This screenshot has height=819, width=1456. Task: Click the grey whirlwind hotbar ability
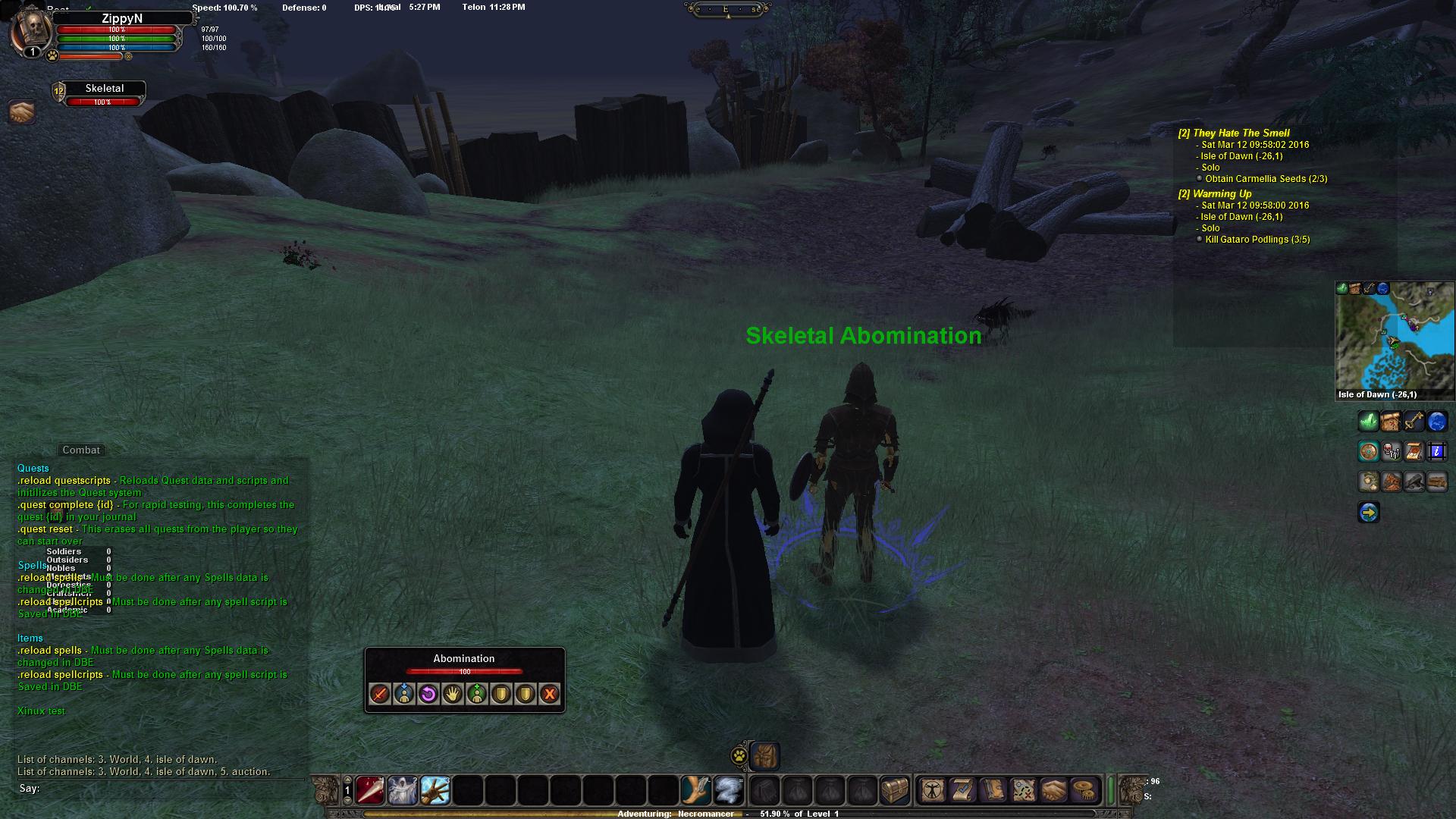(x=729, y=791)
